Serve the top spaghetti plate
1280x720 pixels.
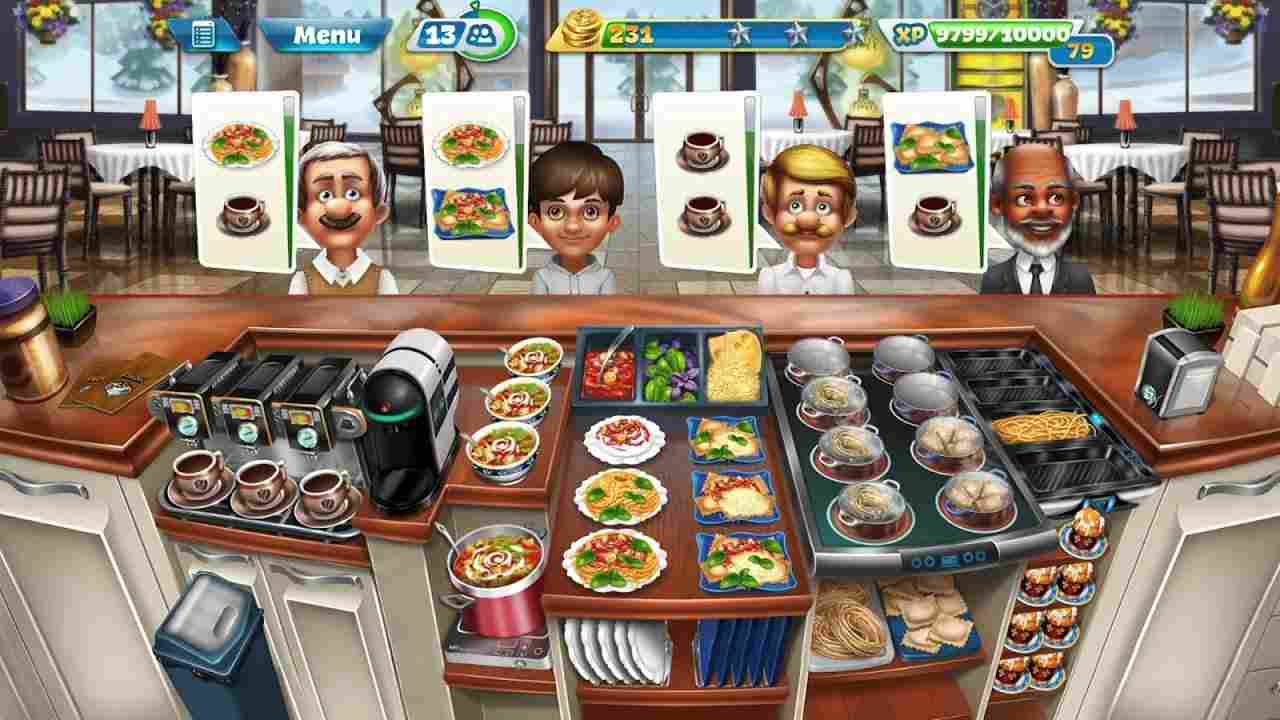click(623, 437)
